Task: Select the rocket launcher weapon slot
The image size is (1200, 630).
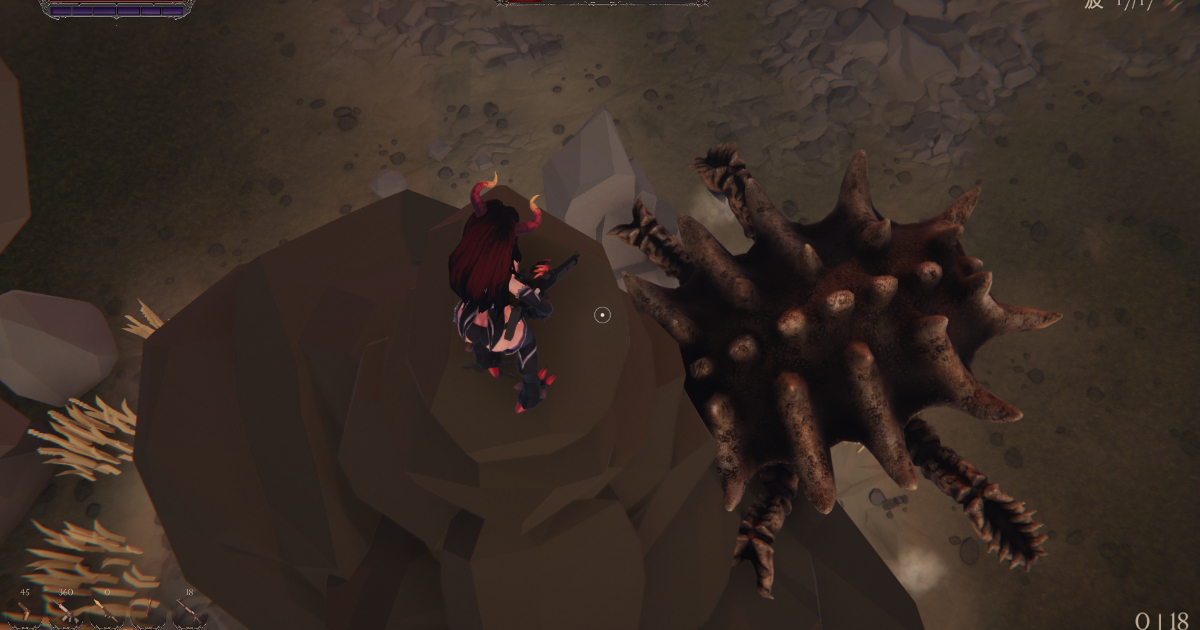Action: click(x=107, y=612)
